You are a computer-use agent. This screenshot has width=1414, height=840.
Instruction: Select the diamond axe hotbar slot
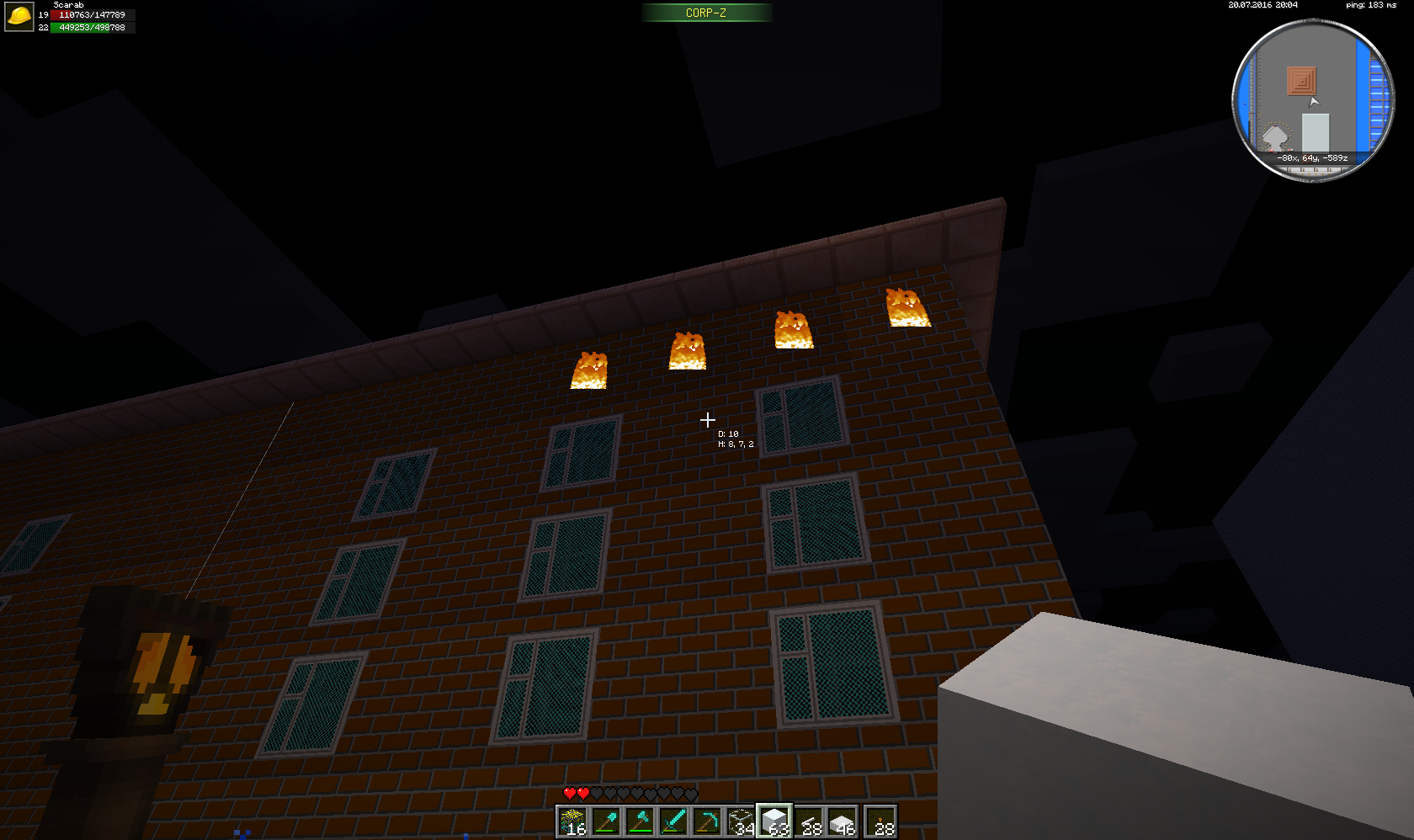coord(640,821)
